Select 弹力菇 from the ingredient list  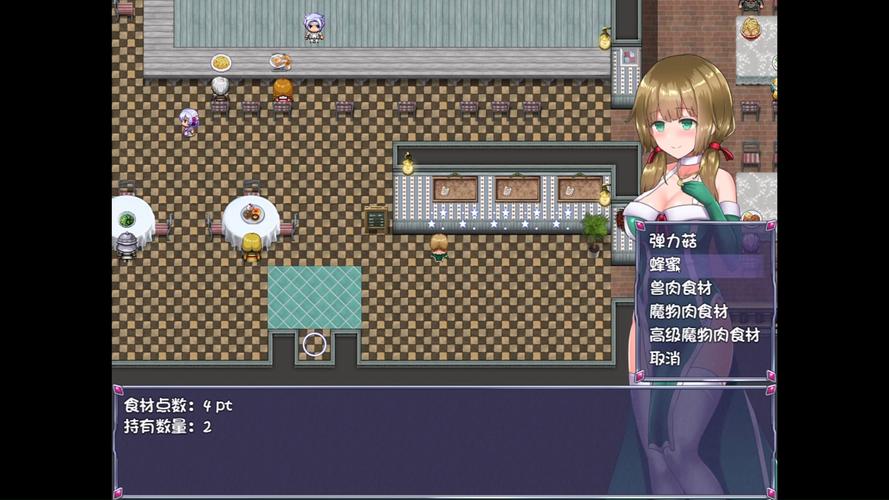(x=673, y=241)
